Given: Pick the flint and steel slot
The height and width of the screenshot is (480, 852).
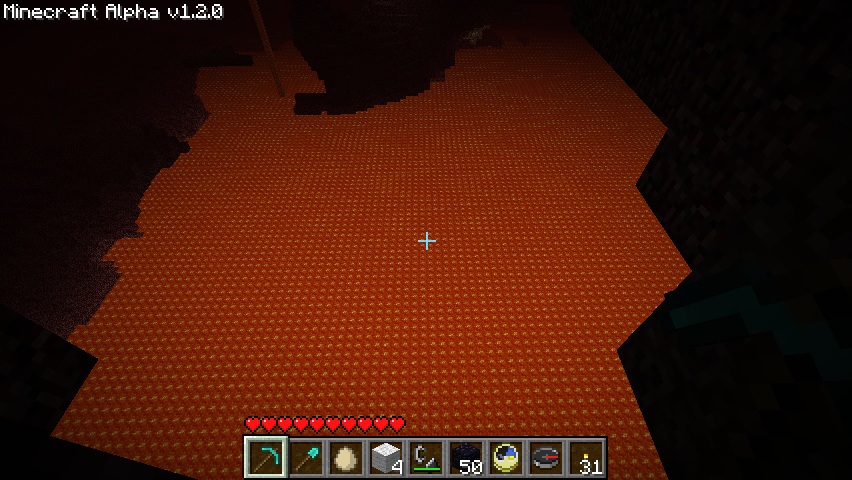Looking at the screenshot, I should 426,458.
